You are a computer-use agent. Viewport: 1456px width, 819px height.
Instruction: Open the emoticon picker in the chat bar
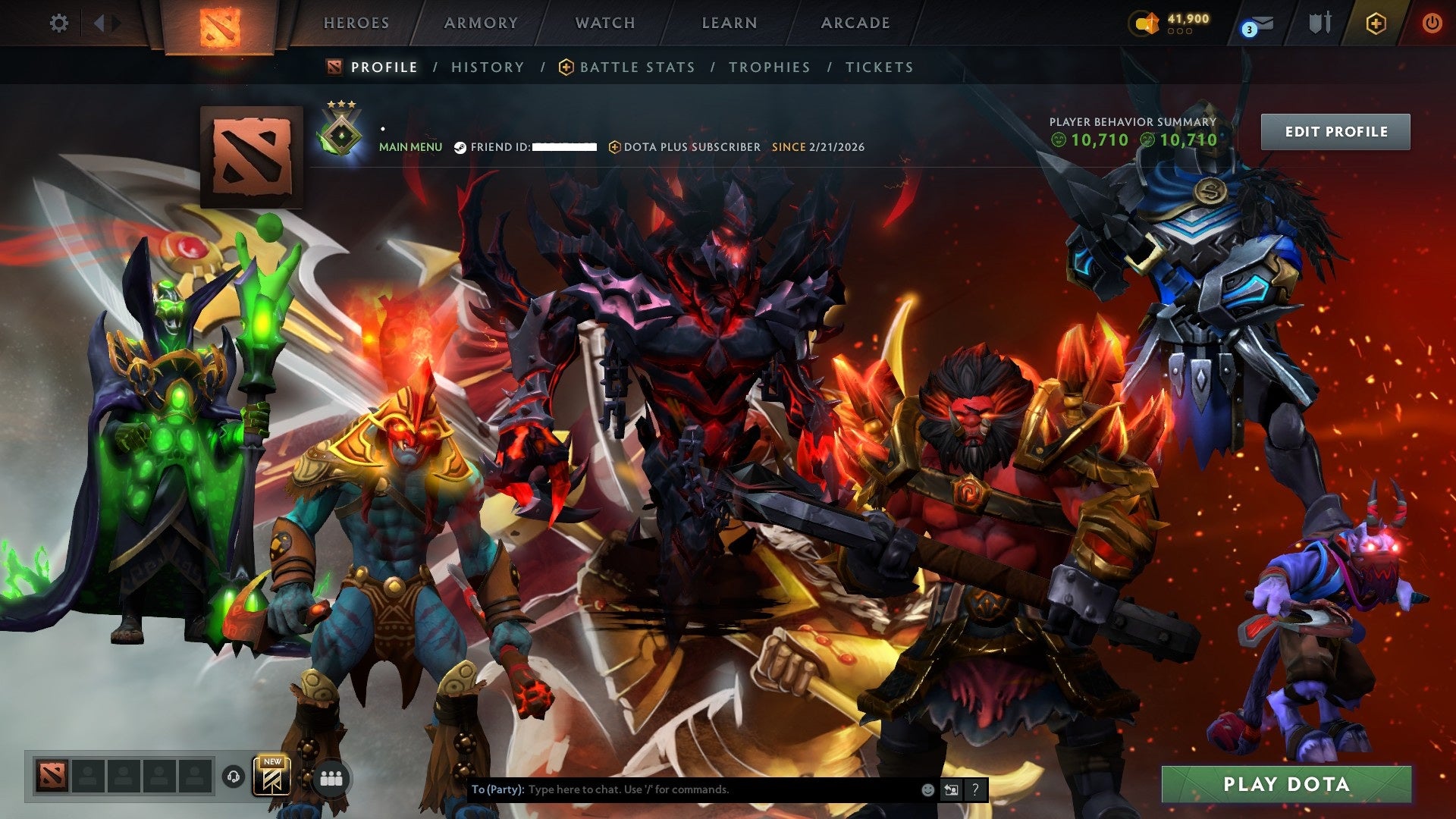[x=927, y=789]
